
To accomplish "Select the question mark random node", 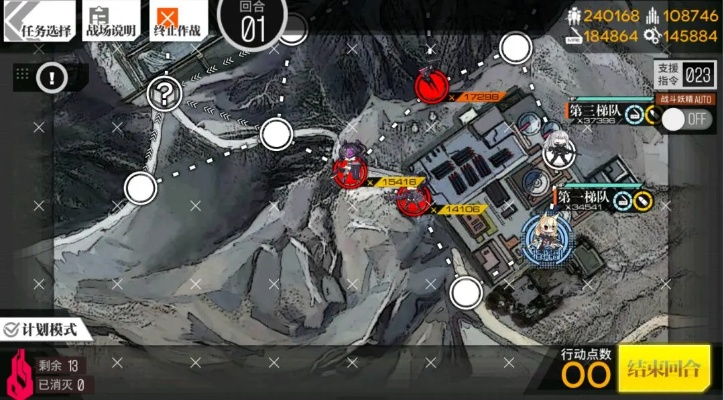I will pyautogui.click(x=162, y=95).
